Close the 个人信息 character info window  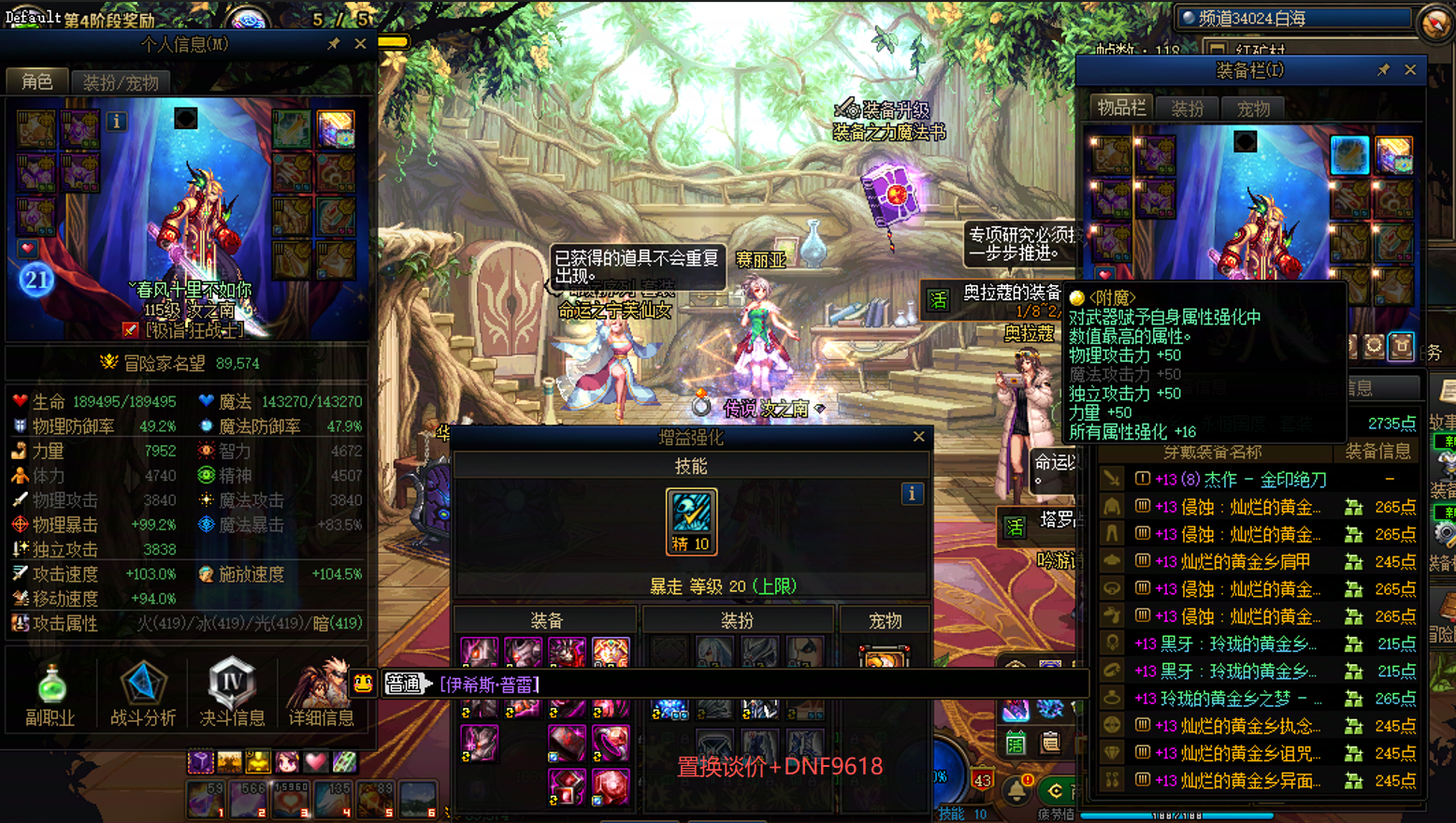[x=360, y=44]
